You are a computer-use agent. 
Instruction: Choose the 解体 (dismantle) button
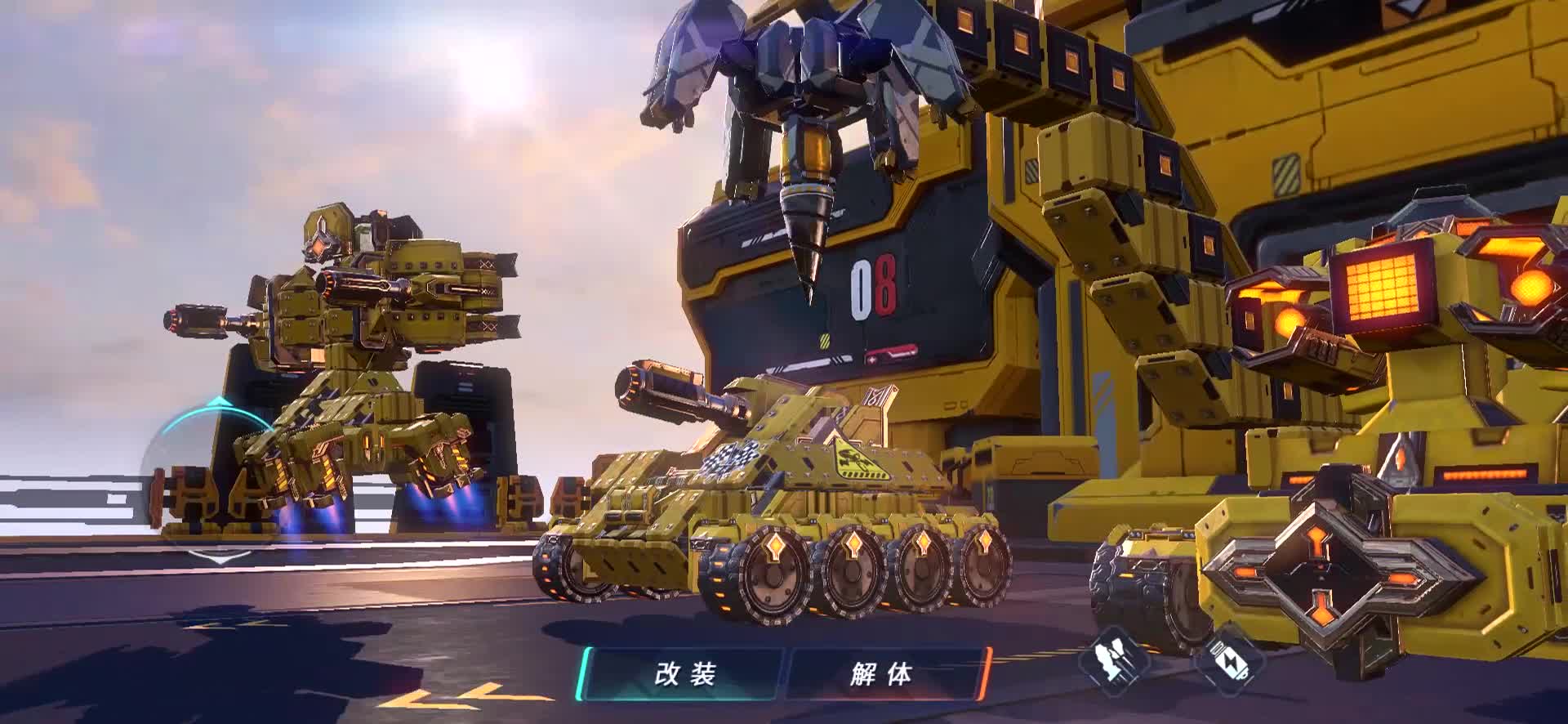click(x=883, y=674)
